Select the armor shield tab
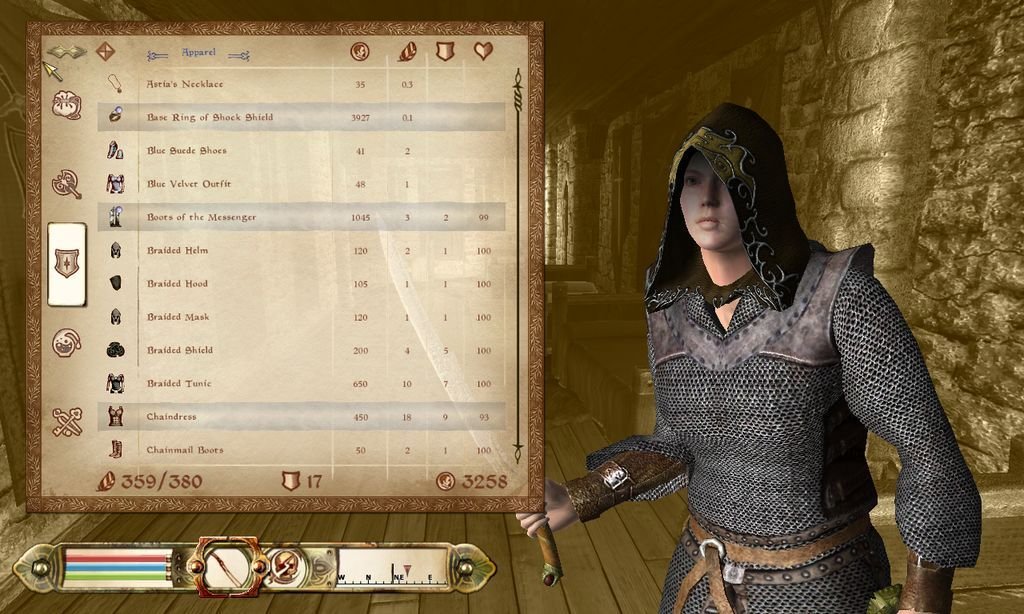 click(x=67, y=264)
